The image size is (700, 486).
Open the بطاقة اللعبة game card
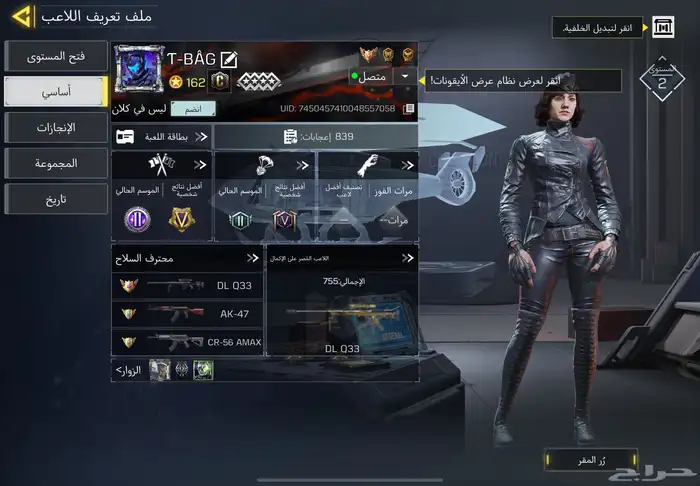(x=162, y=136)
